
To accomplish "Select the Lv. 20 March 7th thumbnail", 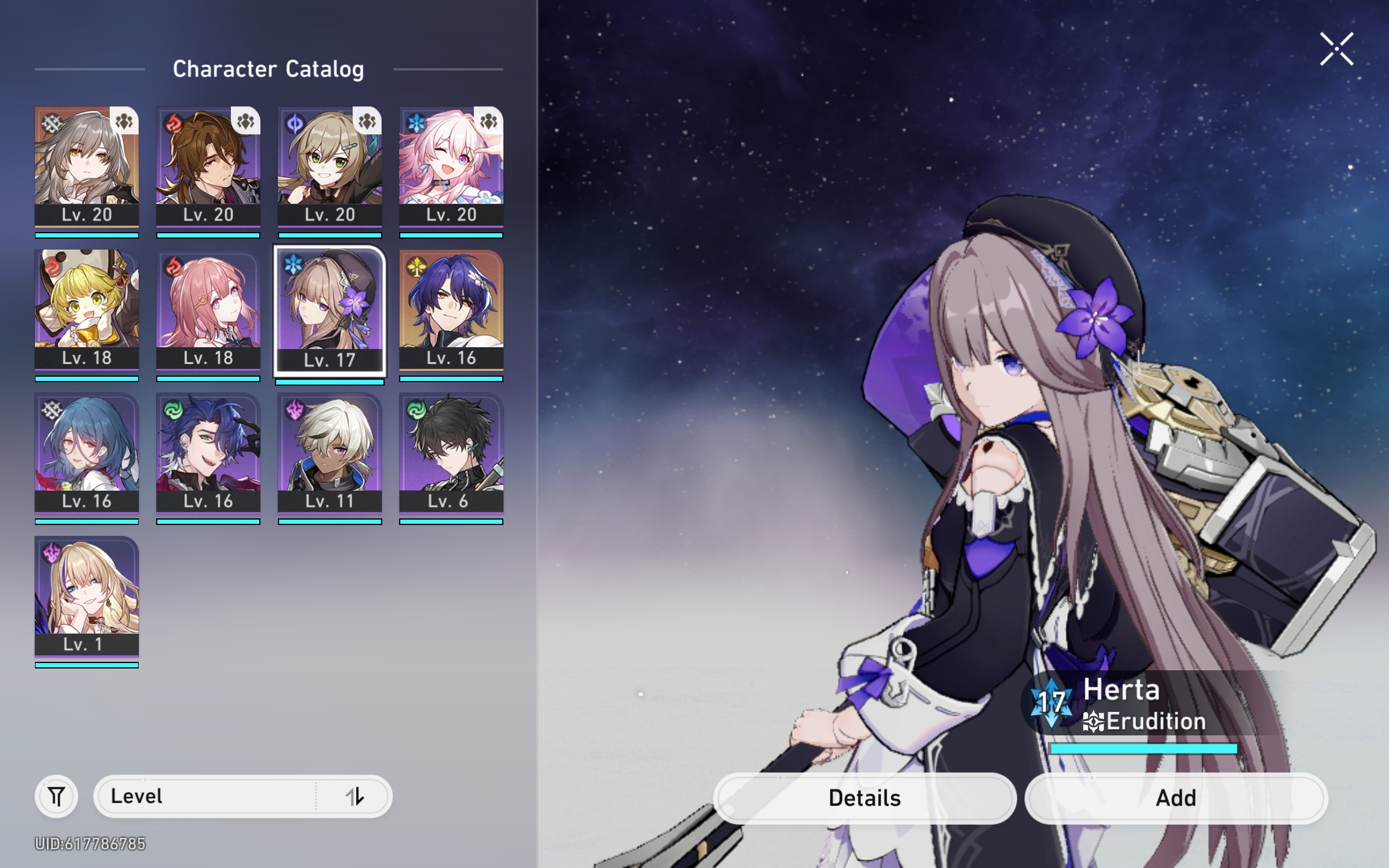I will point(450,169).
